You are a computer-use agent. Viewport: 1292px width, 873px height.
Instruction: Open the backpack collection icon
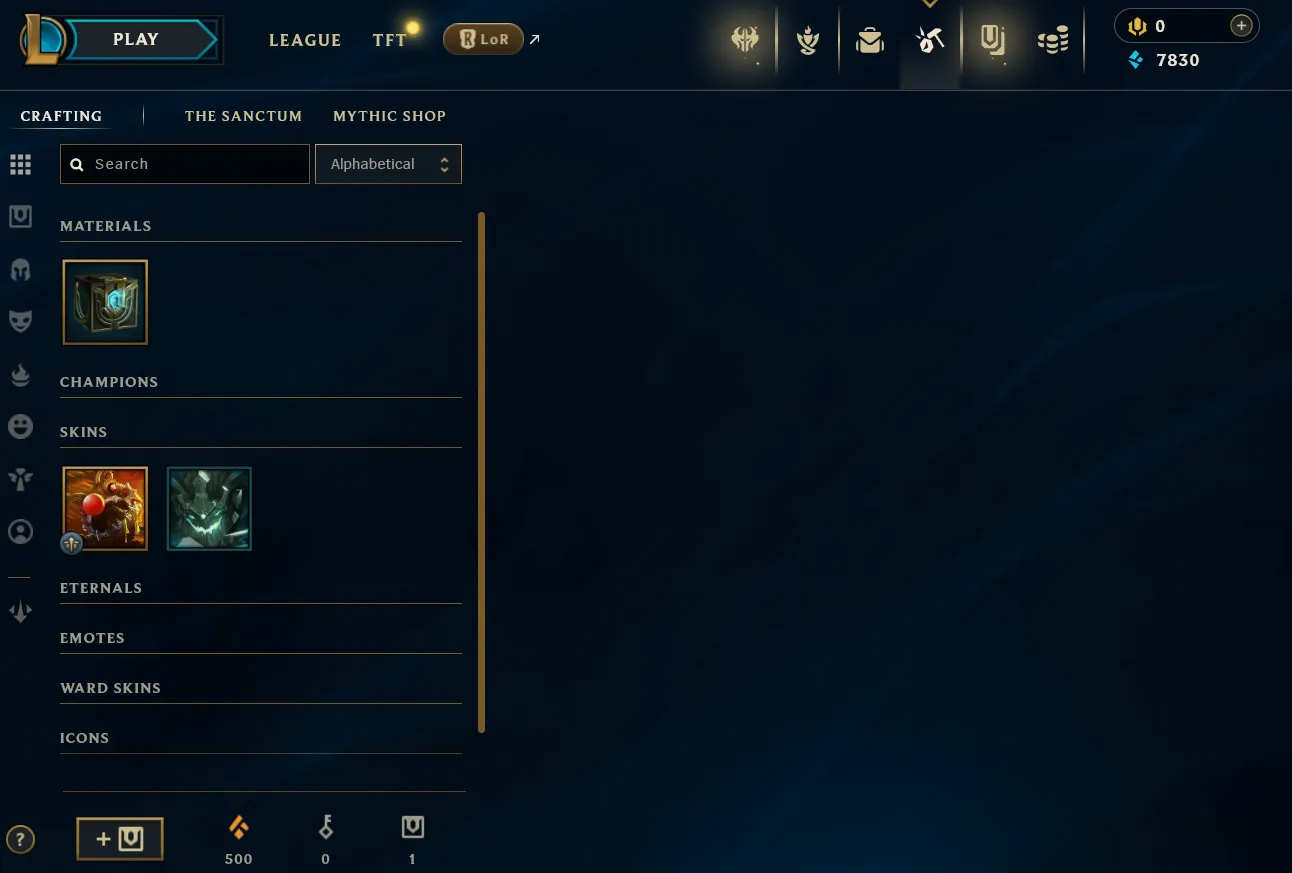870,40
